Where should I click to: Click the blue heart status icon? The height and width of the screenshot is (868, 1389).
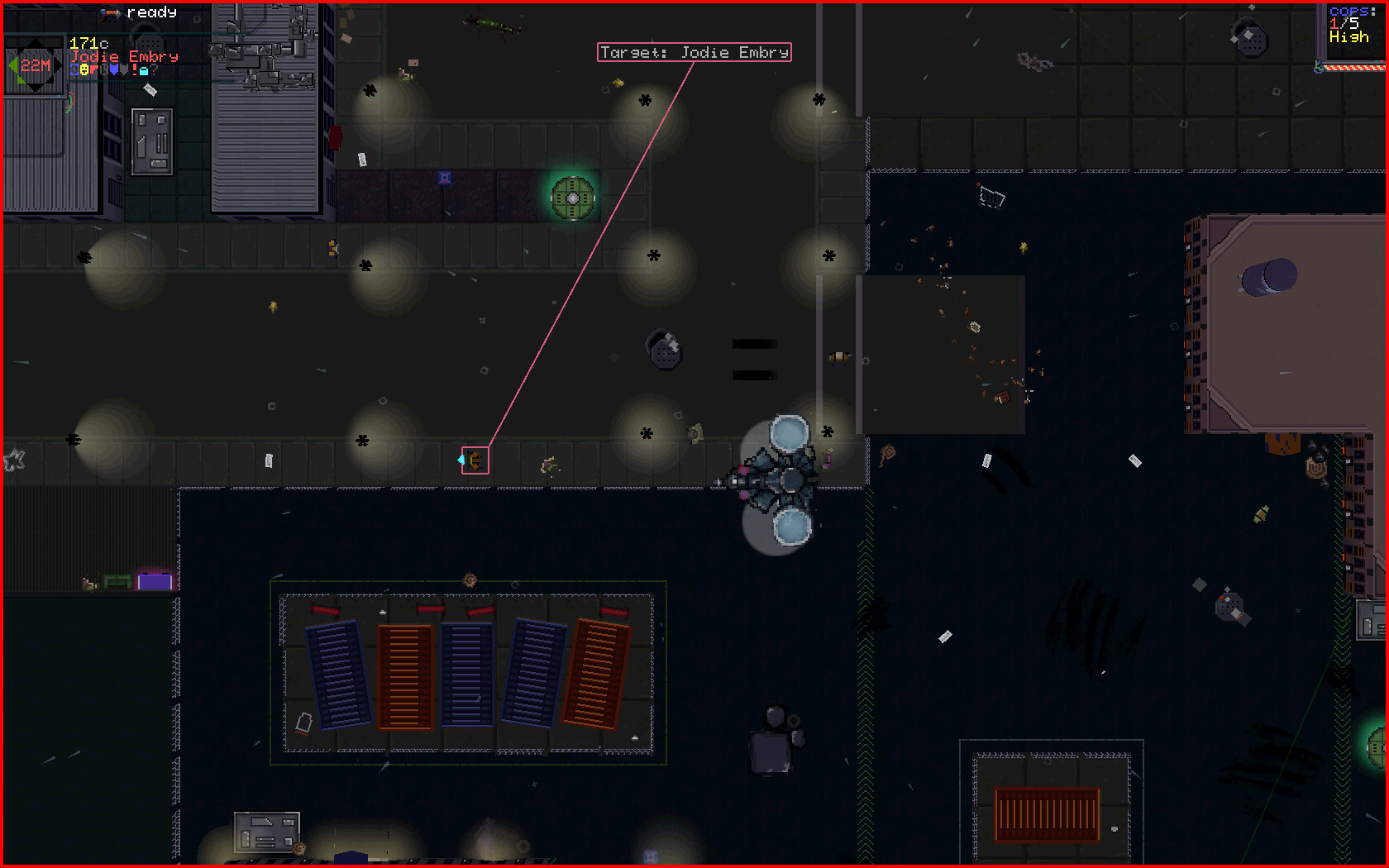[114, 71]
